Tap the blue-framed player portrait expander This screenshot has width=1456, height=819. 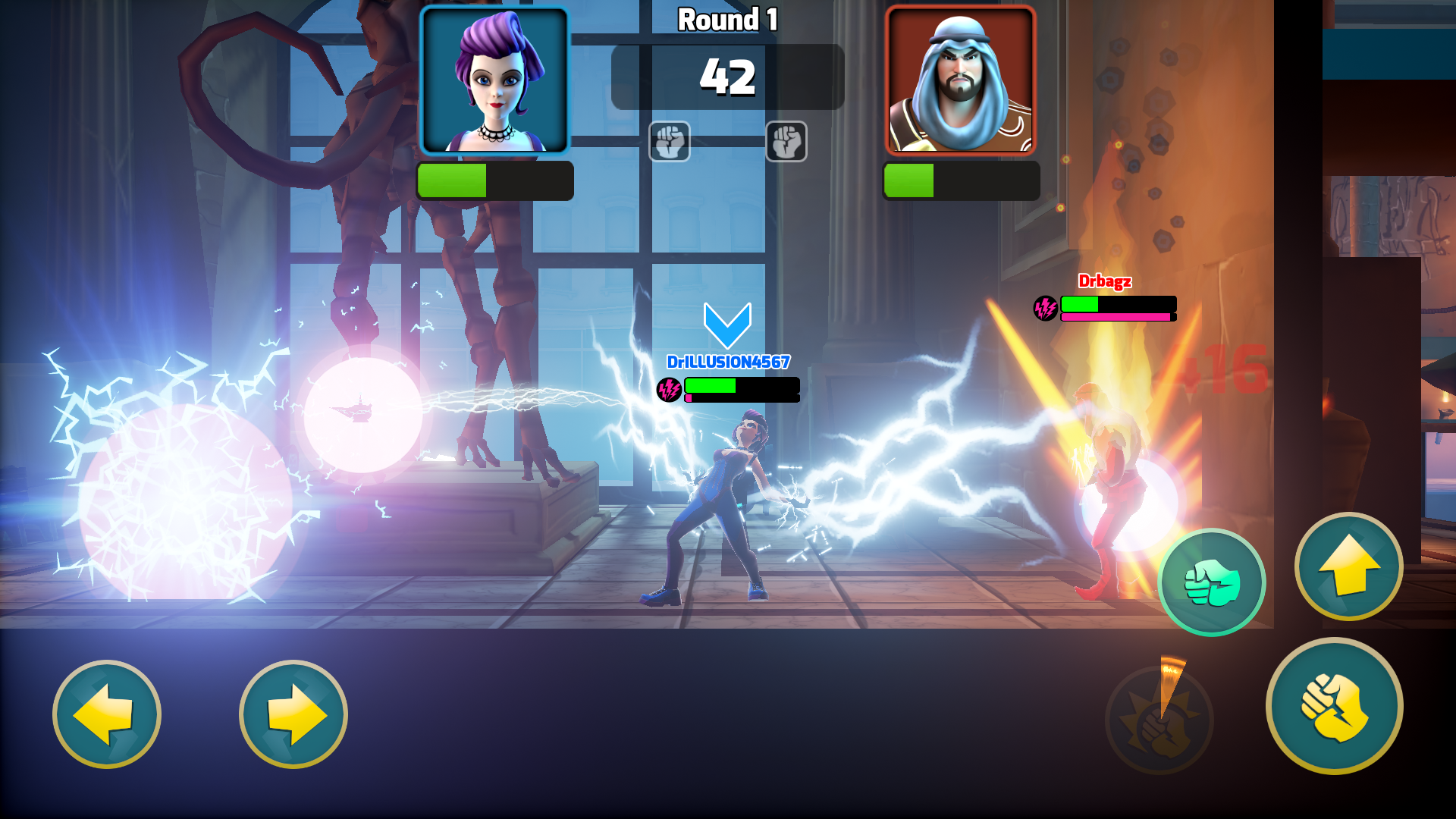point(493,78)
